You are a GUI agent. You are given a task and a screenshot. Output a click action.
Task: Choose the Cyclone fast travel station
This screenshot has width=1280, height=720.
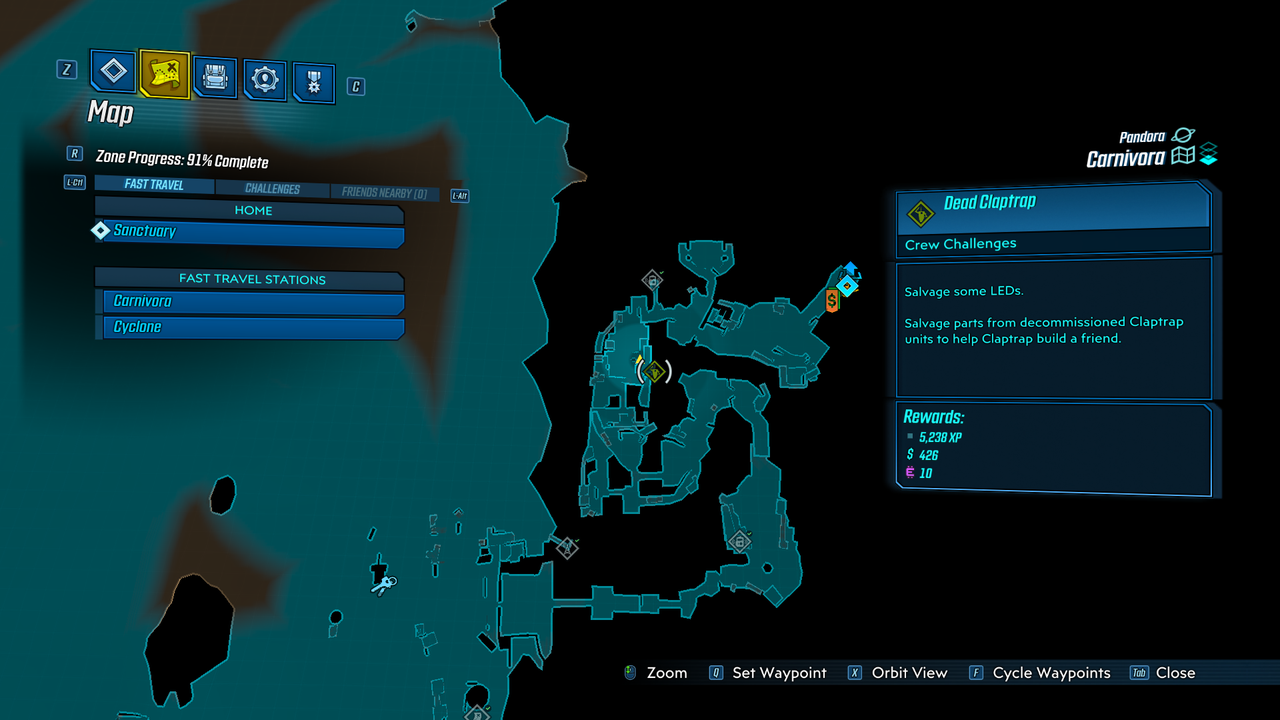click(254, 328)
